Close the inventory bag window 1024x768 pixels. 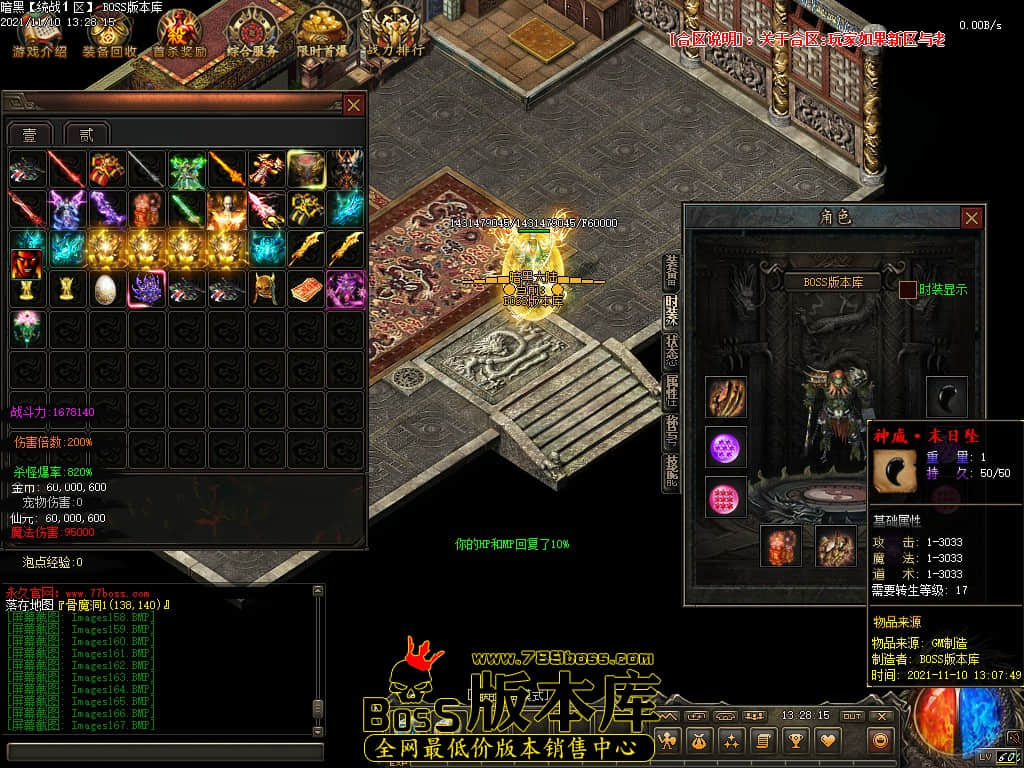[x=353, y=104]
